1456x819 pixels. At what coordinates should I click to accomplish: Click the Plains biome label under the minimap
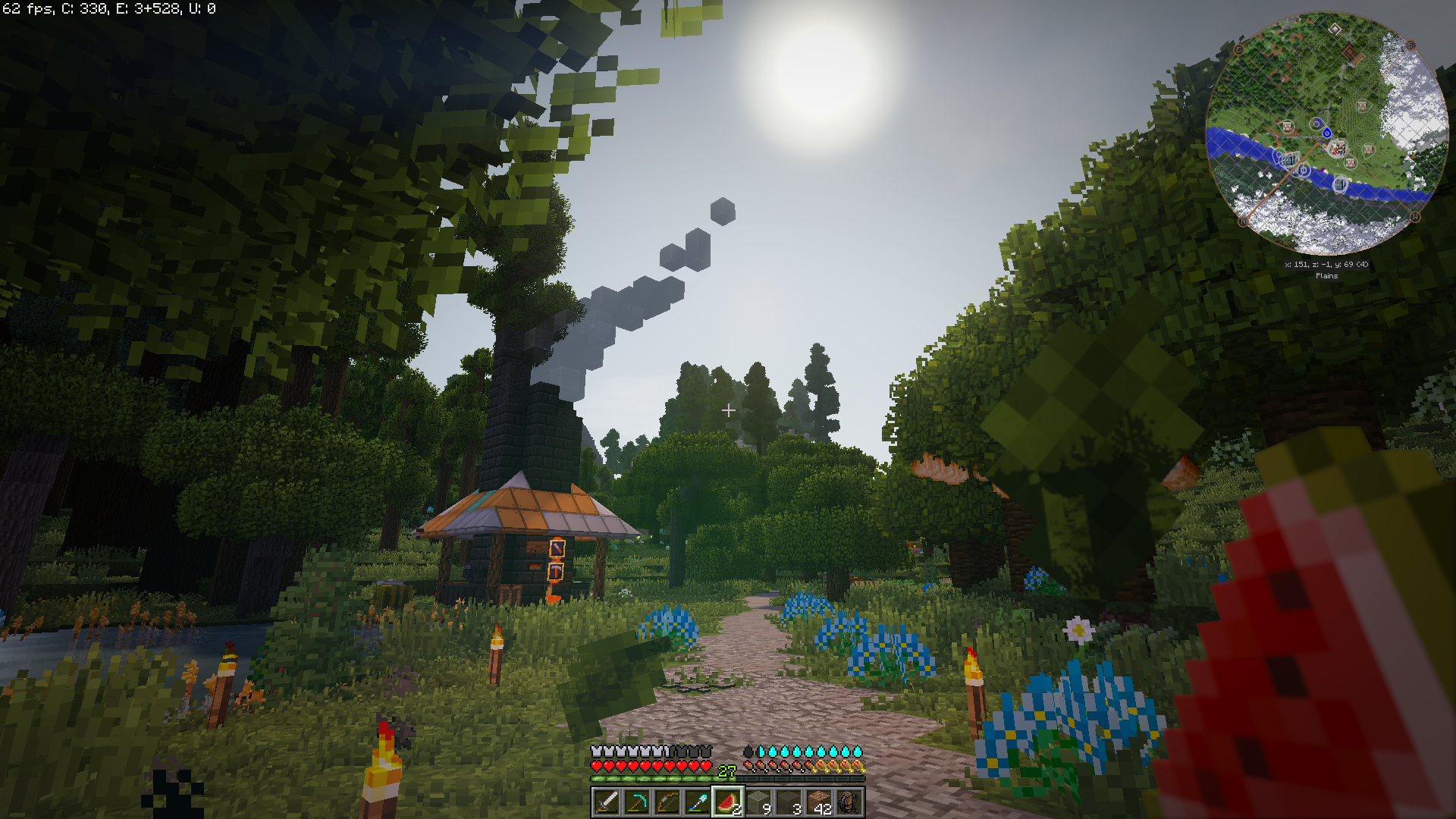(x=1326, y=276)
